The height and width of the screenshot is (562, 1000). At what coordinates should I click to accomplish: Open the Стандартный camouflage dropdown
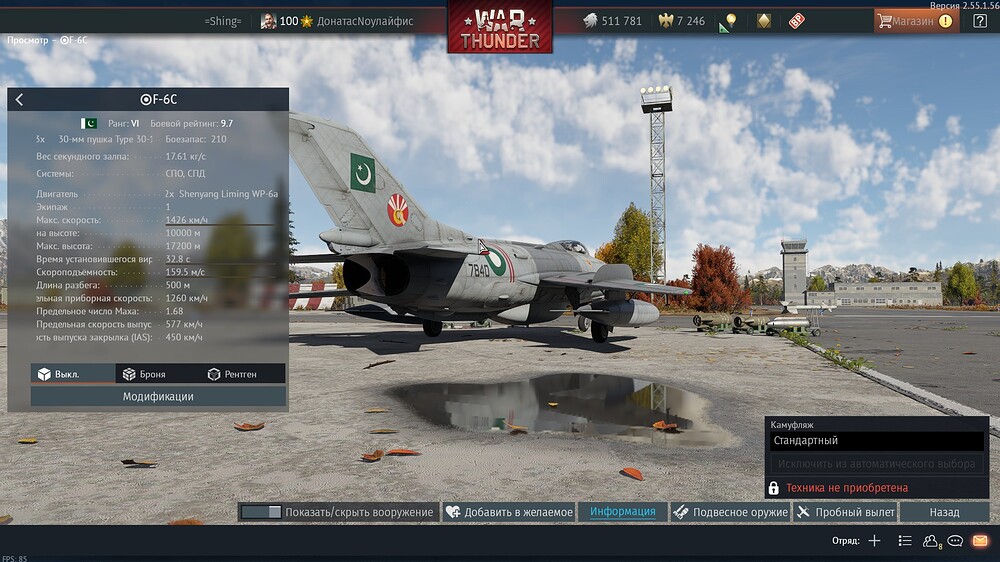pos(877,441)
